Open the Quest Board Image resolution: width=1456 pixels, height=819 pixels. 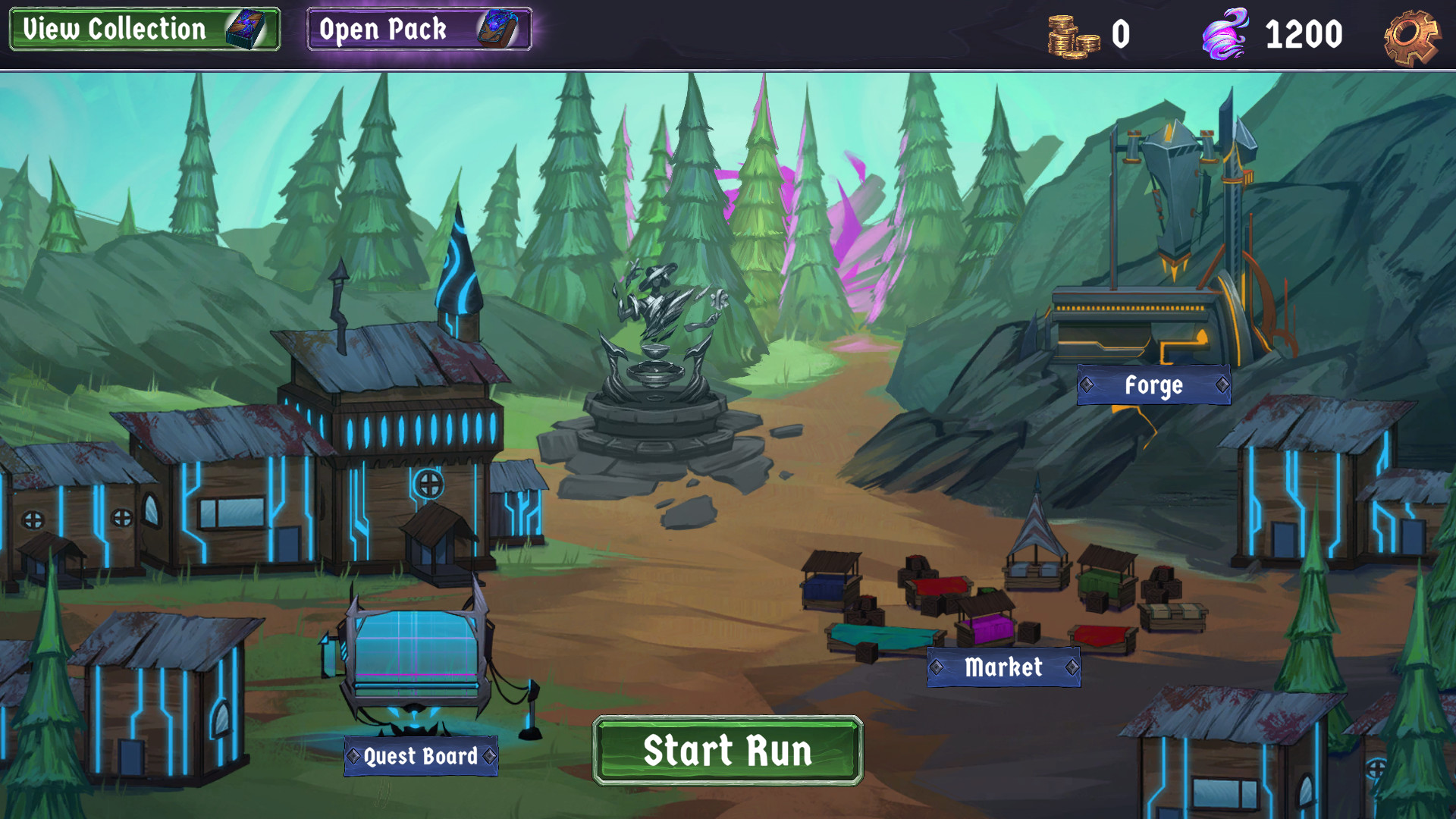(x=421, y=756)
